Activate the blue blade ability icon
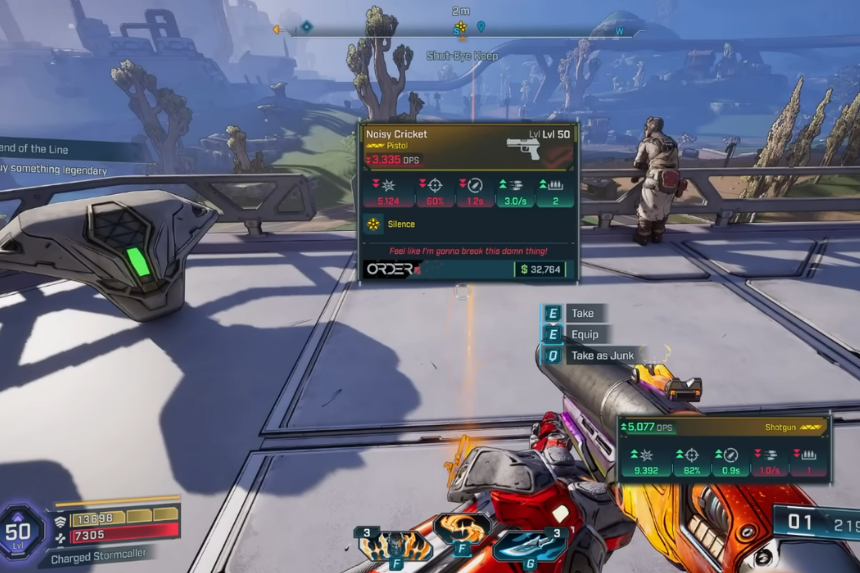This screenshot has height=573, width=860. pyautogui.click(x=529, y=544)
